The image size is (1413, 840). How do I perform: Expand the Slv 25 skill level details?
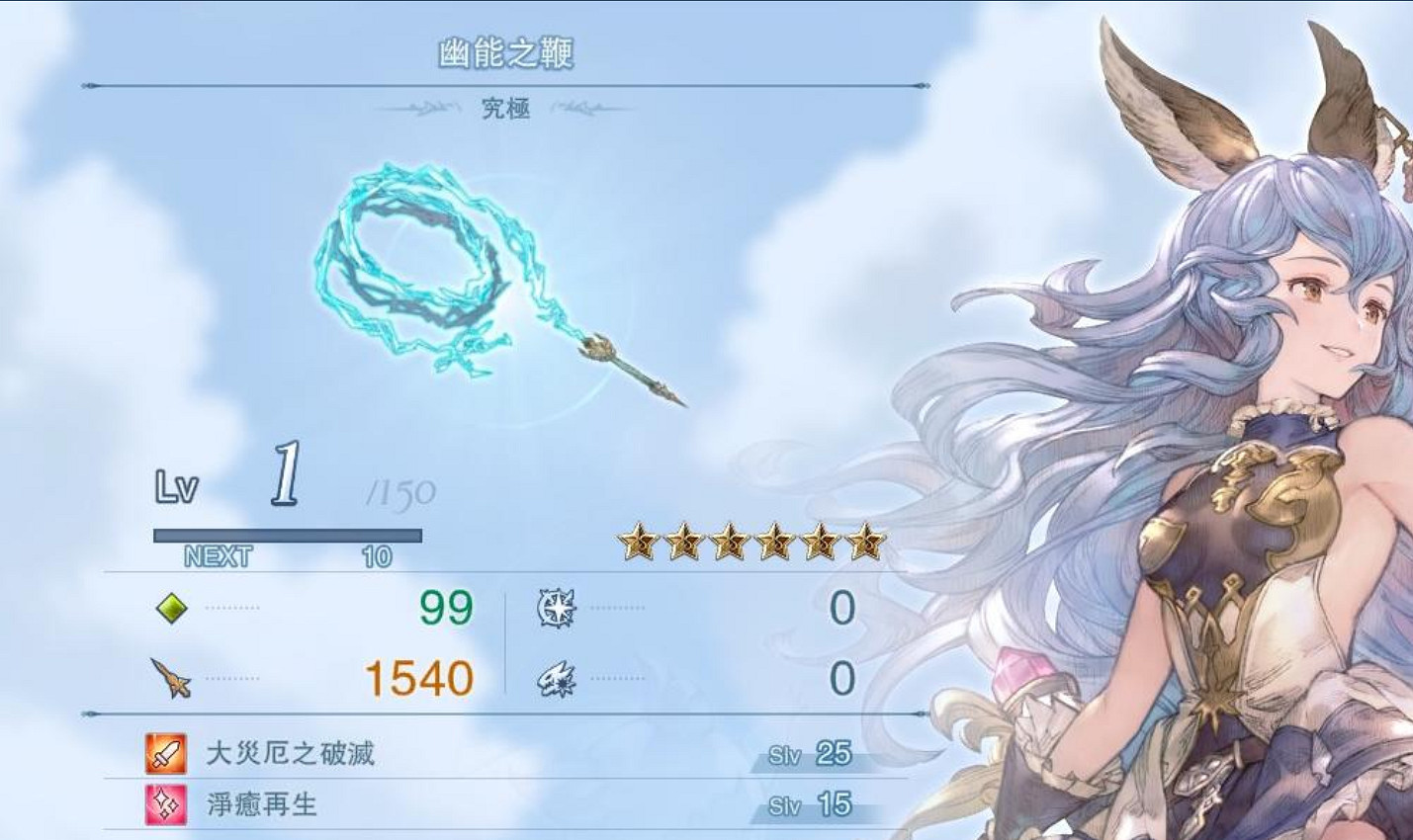(812, 752)
